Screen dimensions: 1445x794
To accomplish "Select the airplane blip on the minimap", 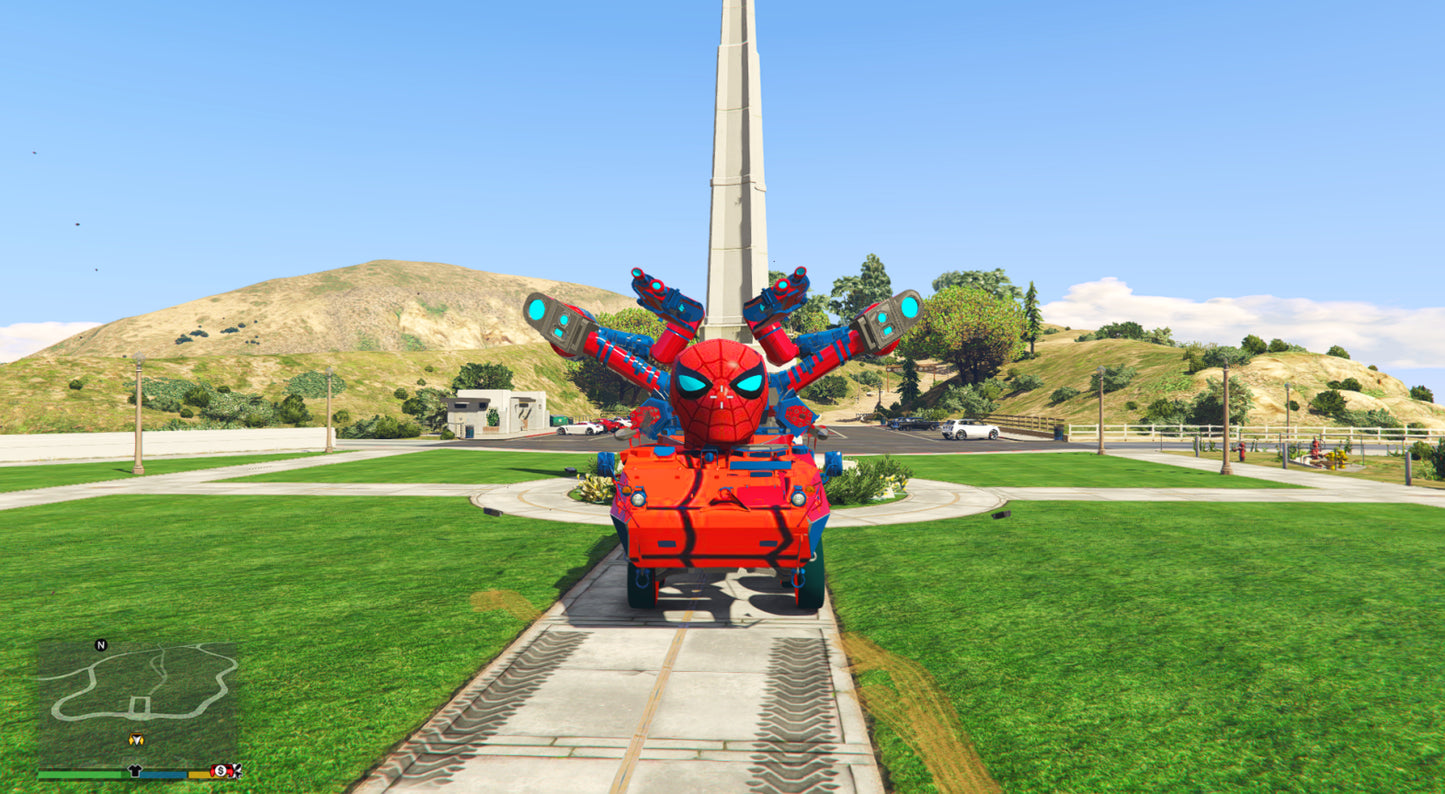I will pyautogui.click(x=235, y=771).
